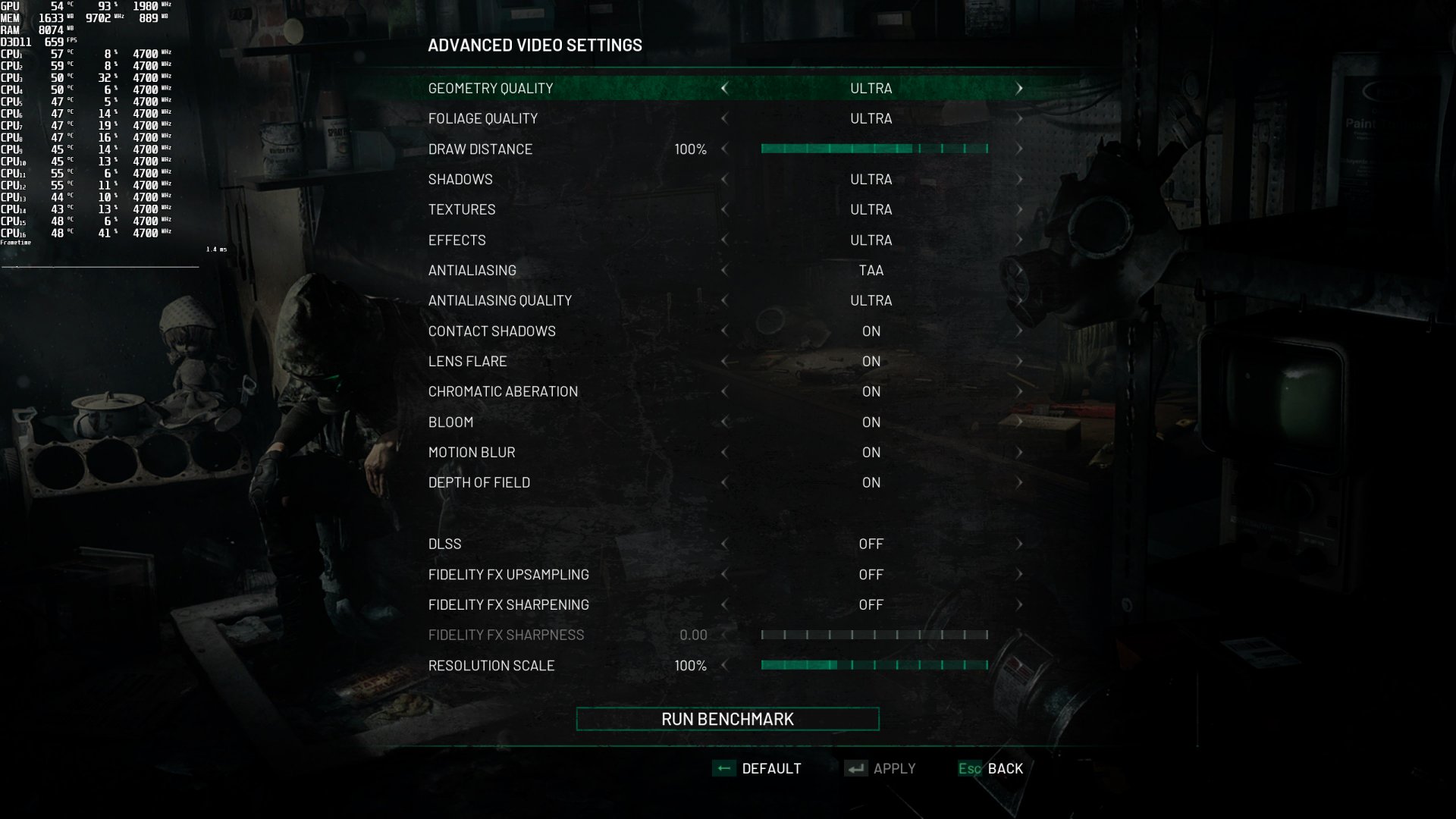Viewport: 1456px width, 819px height.
Task: Click the Enter key icon beside APPLY
Action: point(856,768)
